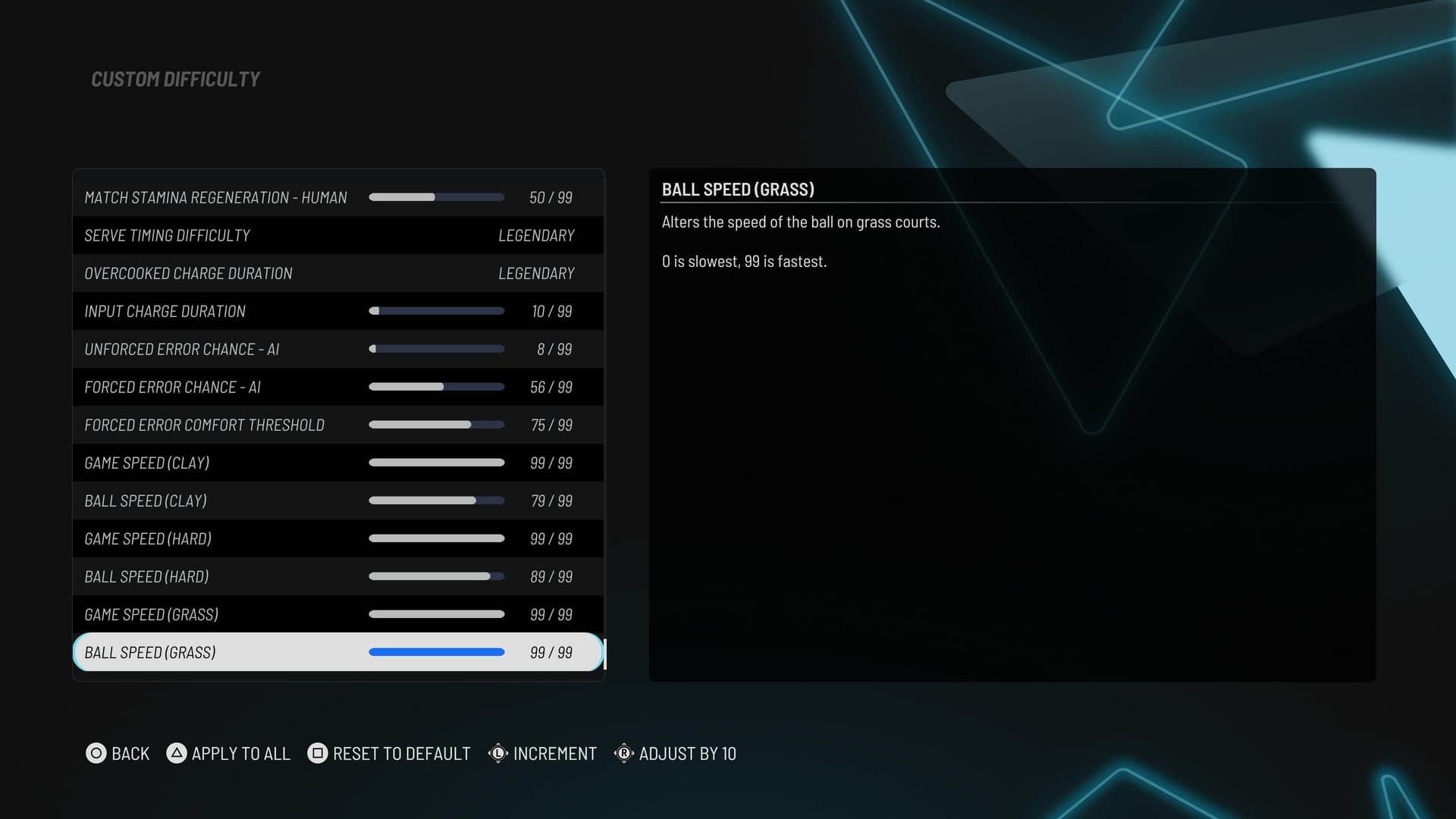1456x819 pixels.
Task: Set the Game Speed (Hard) slider
Action: (436, 538)
